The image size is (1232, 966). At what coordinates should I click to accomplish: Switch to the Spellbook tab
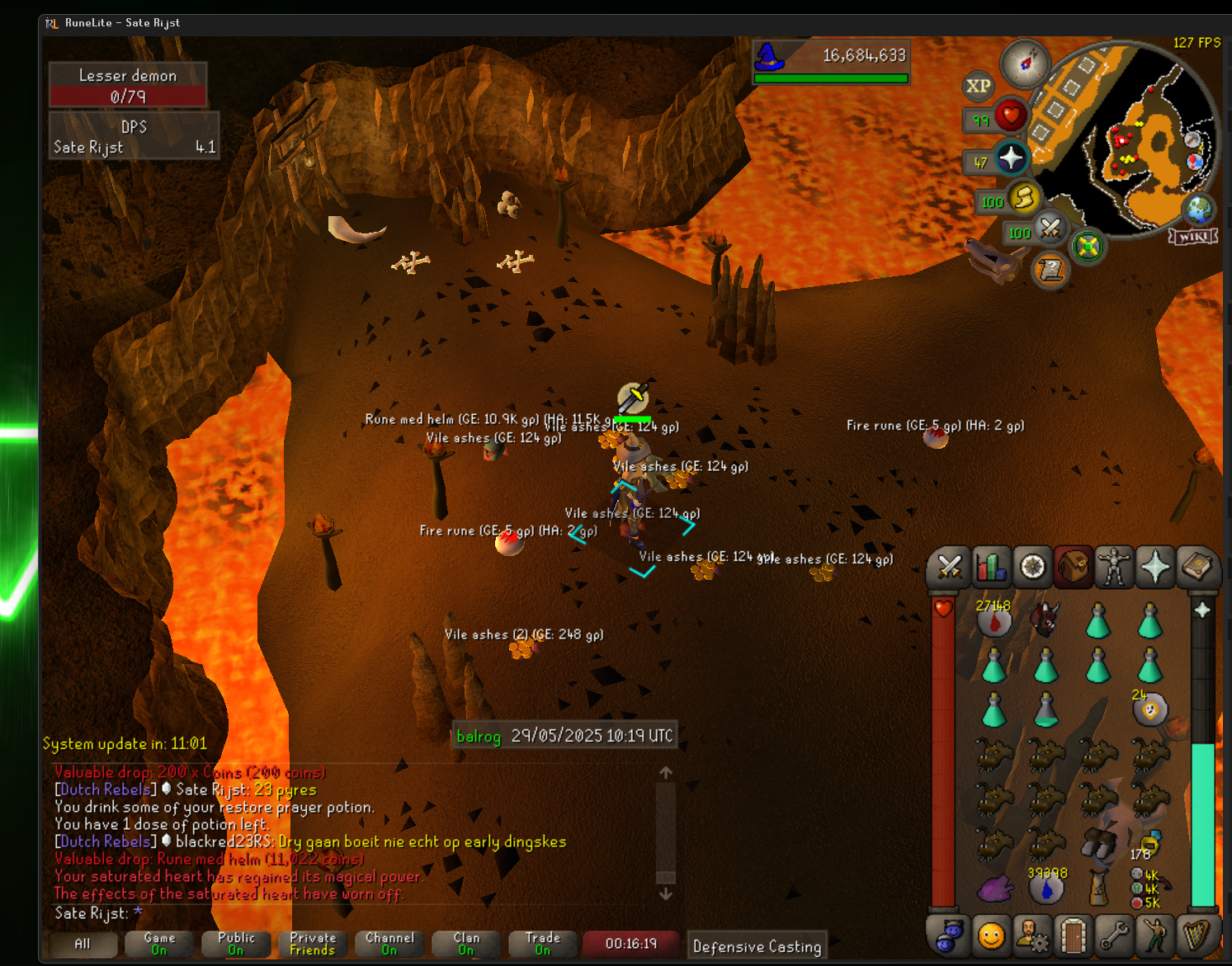[x=1197, y=568]
